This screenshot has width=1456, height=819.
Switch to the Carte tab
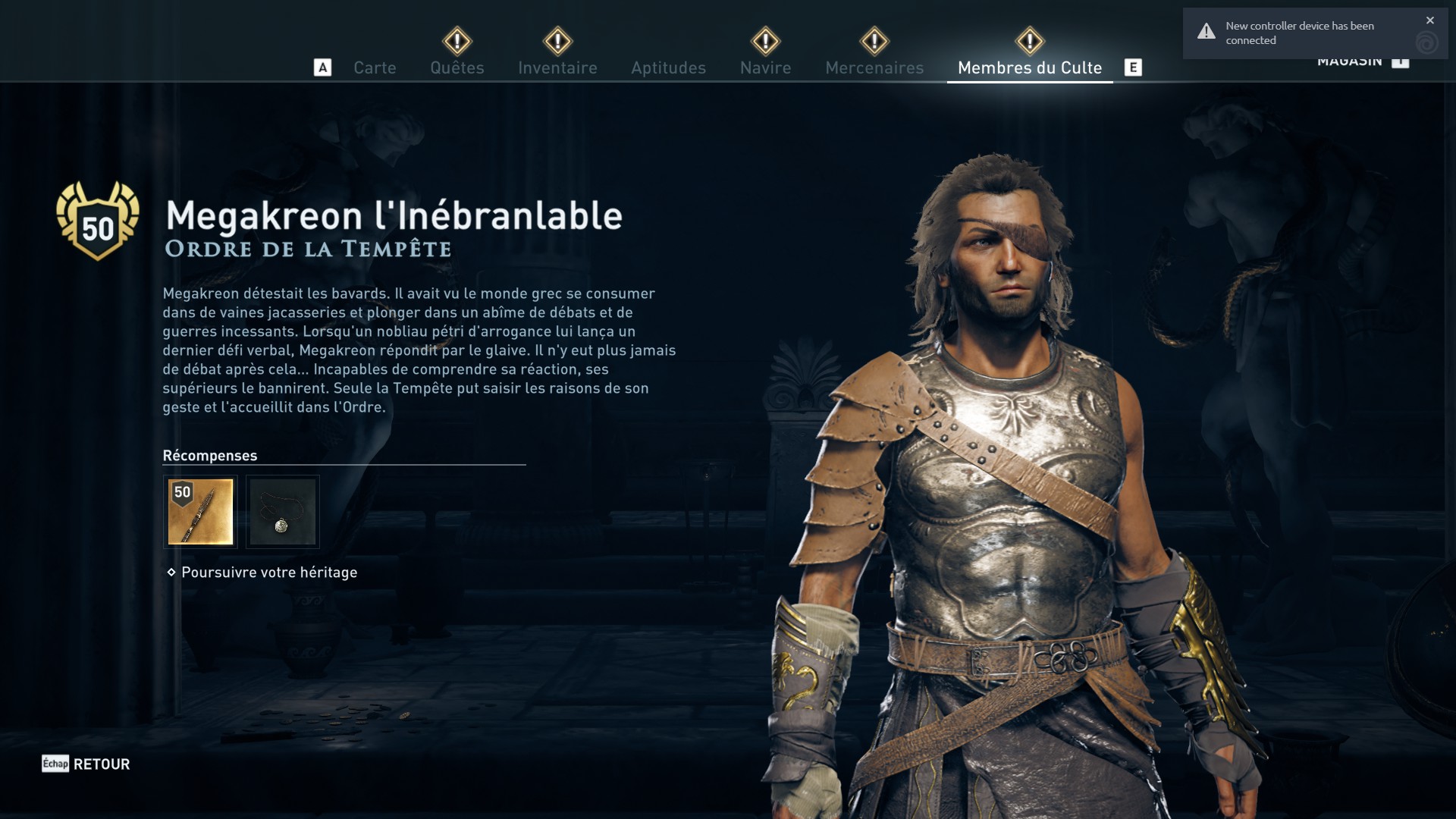coord(375,67)
